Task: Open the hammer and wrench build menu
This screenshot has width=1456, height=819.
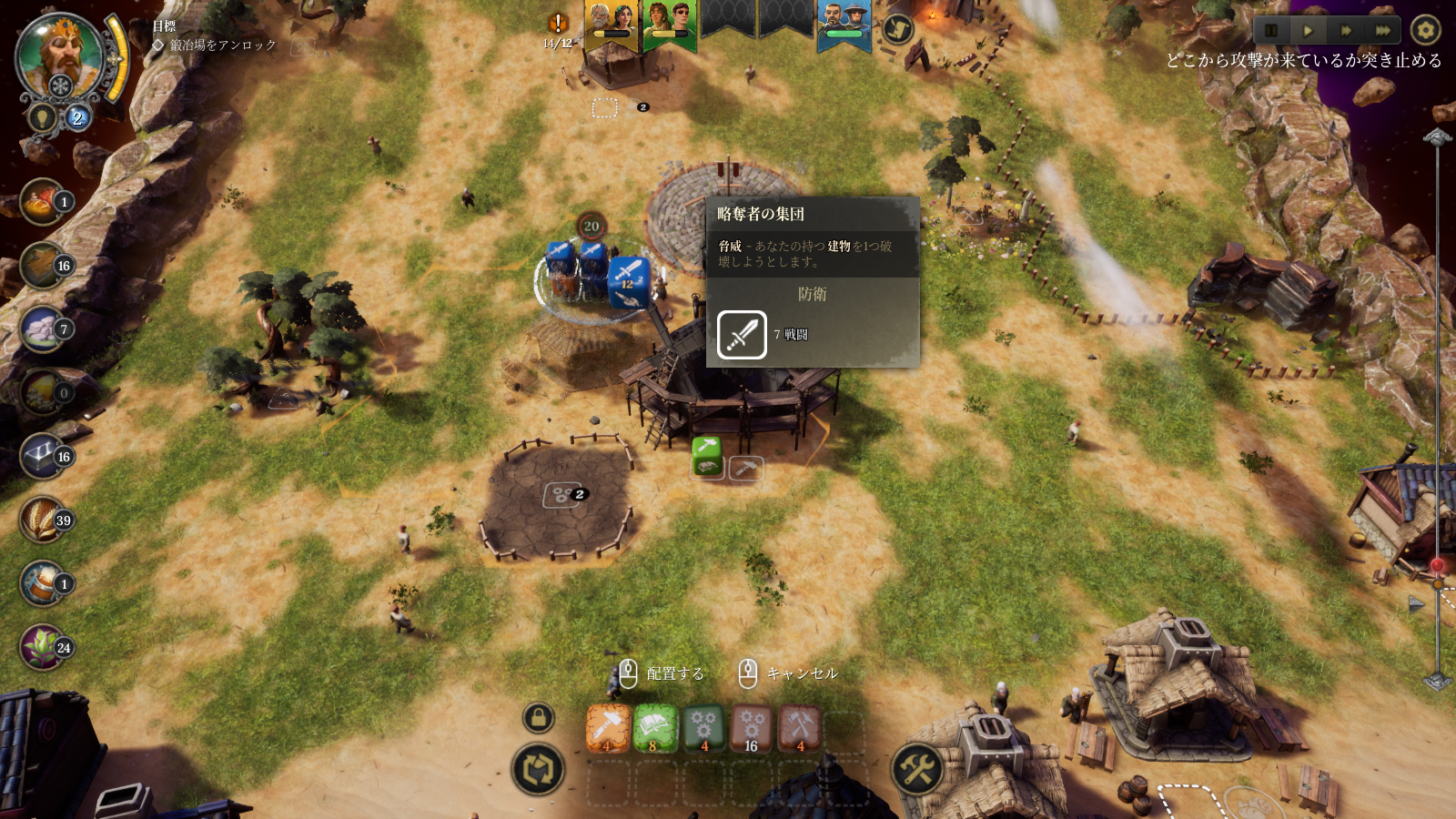Action: [x=917, y=770]
